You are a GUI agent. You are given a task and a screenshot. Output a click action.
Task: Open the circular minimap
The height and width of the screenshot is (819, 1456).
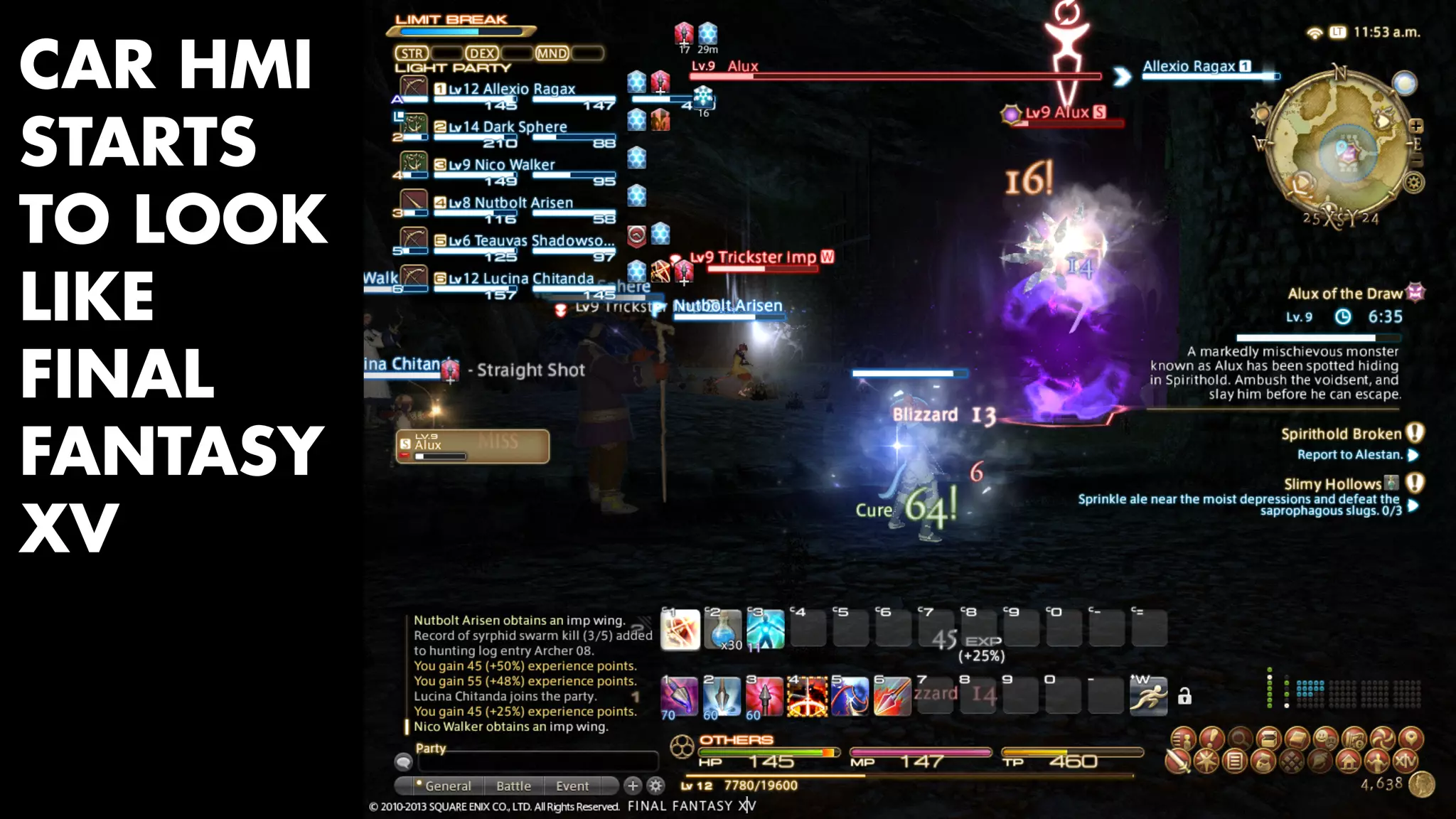click(x=1339, y=146)
